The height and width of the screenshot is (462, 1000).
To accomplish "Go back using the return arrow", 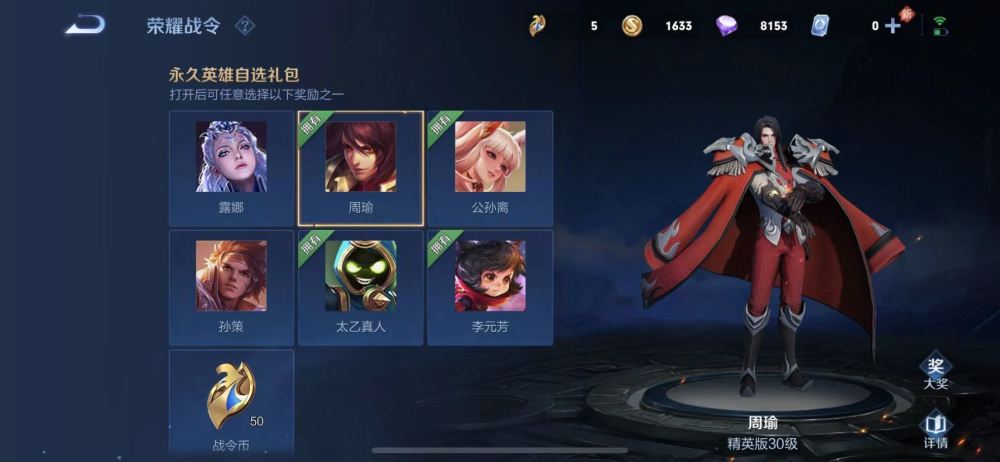I will pyautogui.click(x=85, y=25).
